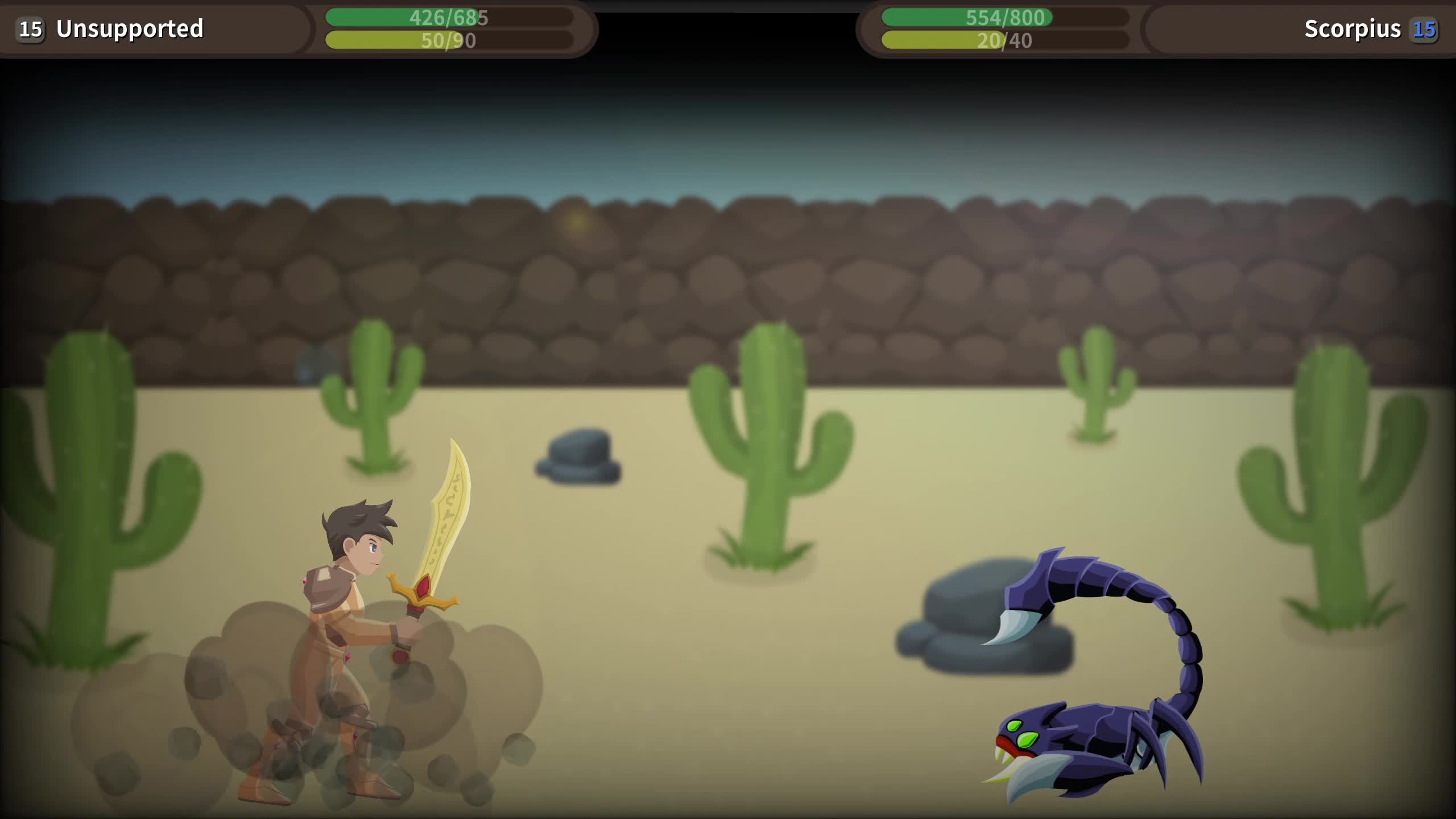Click the small rock in the desert center
This screenshot has height=819, width=1456.
tap(580, 455)
